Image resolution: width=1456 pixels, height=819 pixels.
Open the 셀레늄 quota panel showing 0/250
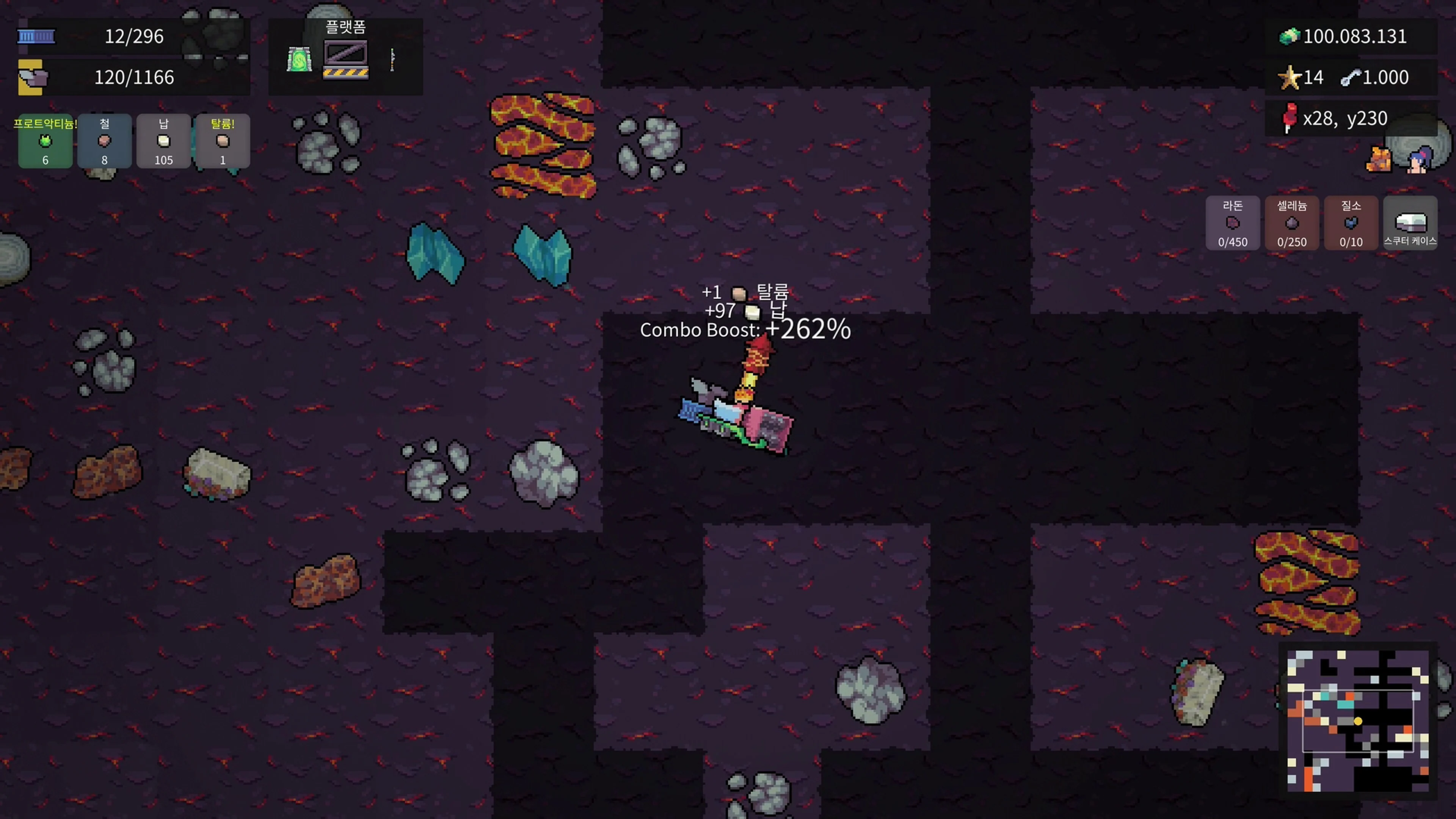coord(1292,223)
